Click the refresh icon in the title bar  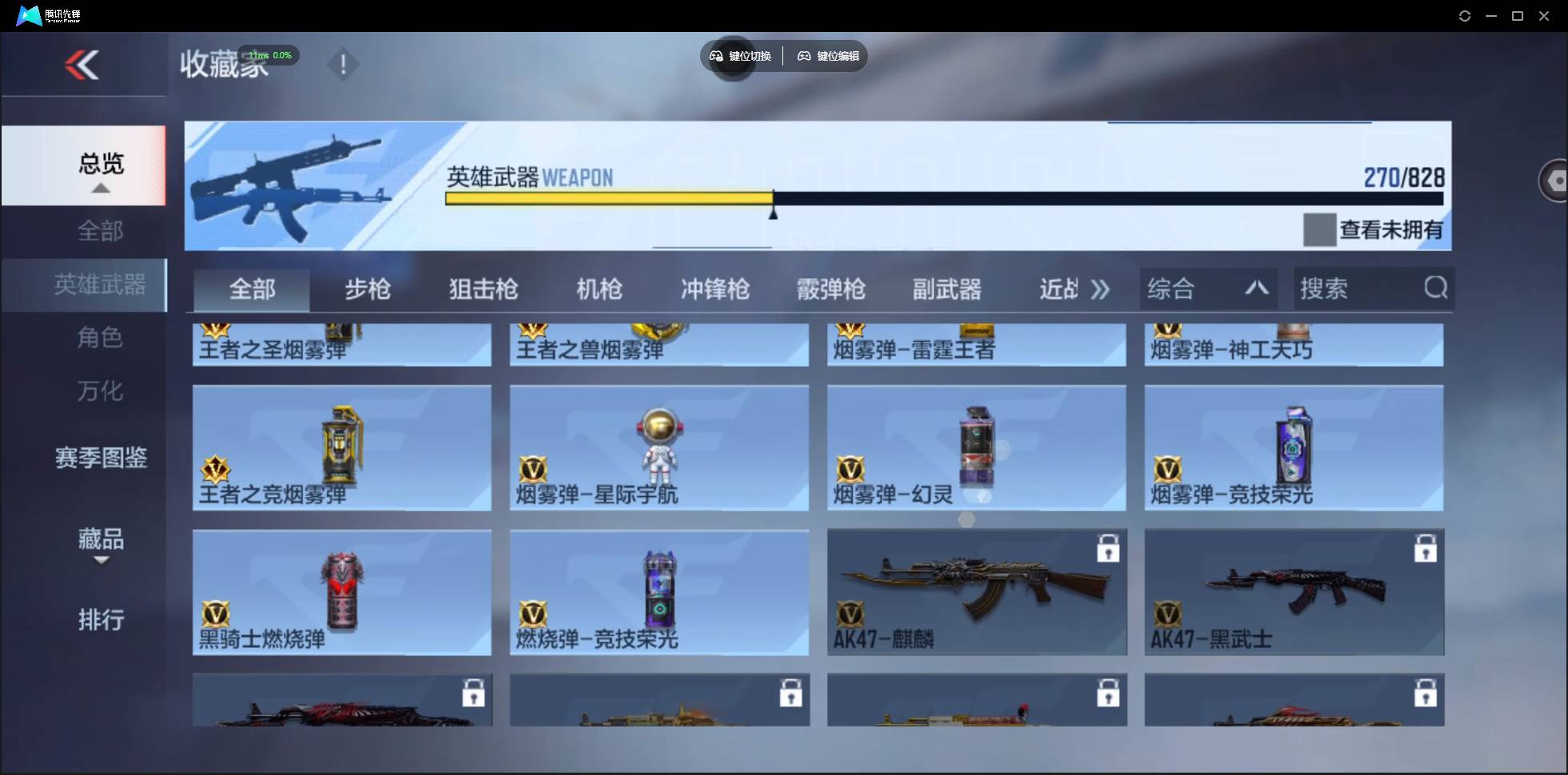coord(1465,15)
